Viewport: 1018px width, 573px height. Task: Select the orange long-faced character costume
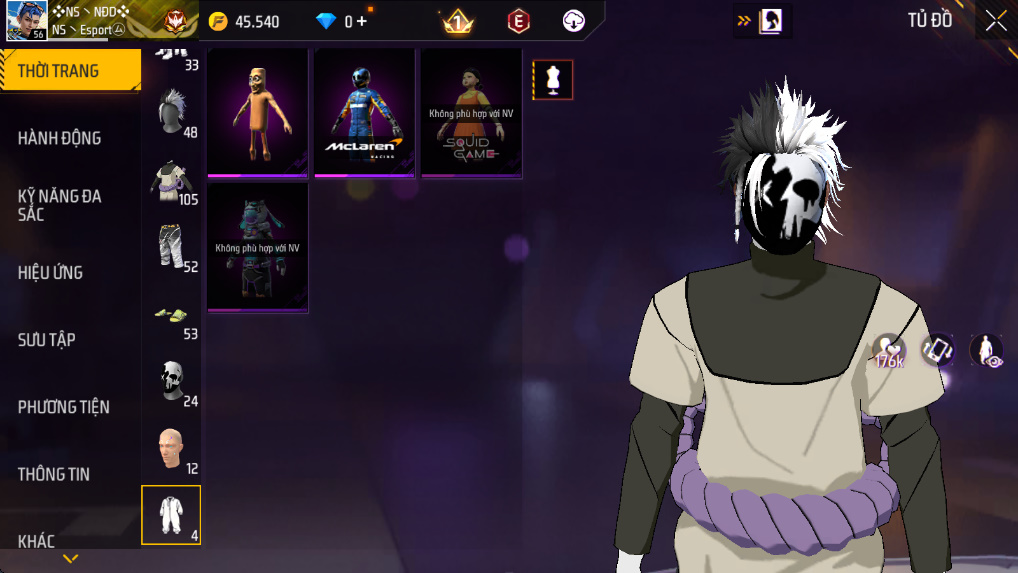coord(257,113)
